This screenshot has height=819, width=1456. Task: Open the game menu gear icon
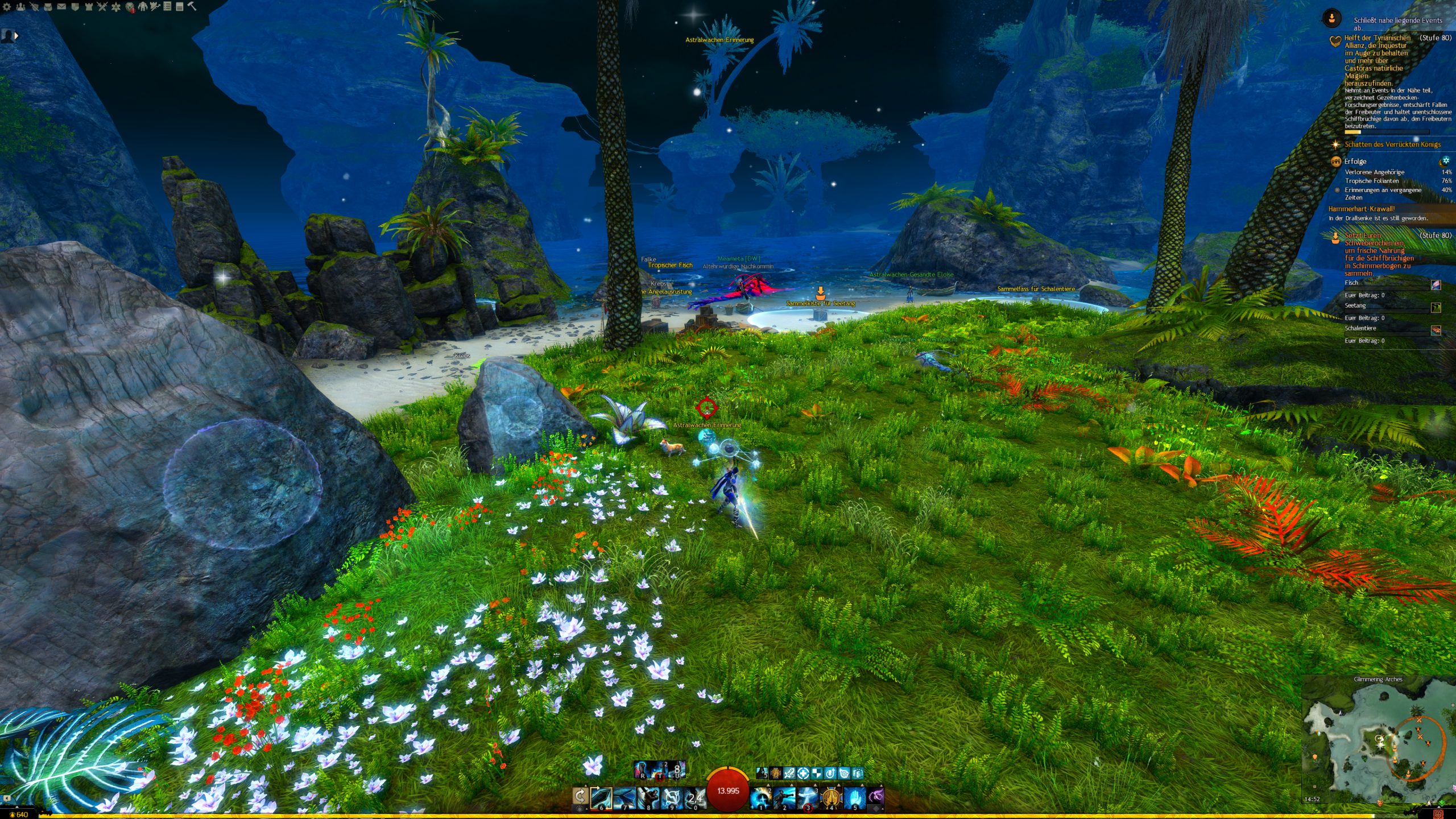tap(7, 7)
